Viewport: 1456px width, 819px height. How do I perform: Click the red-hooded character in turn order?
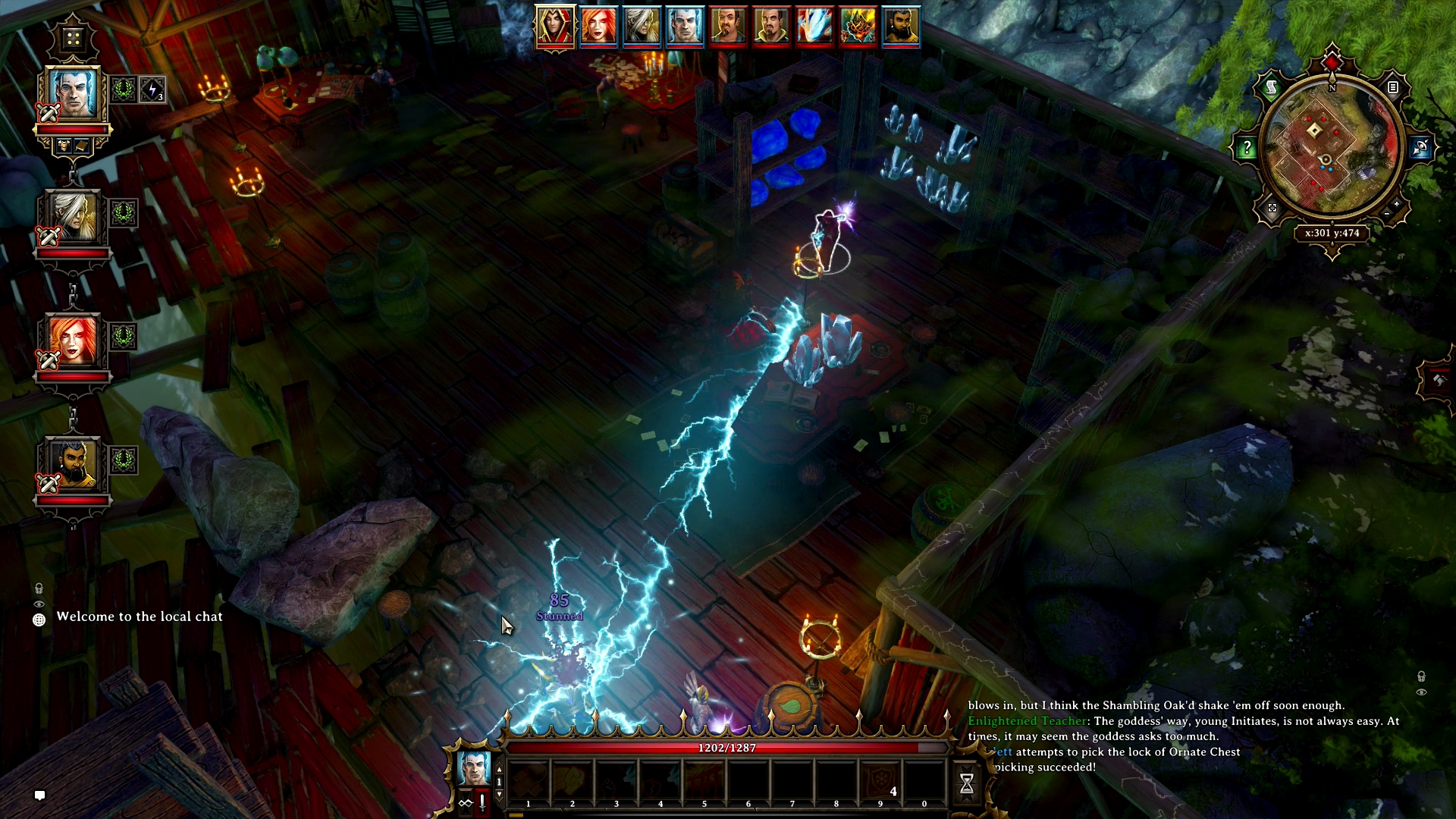pos(555,27)
